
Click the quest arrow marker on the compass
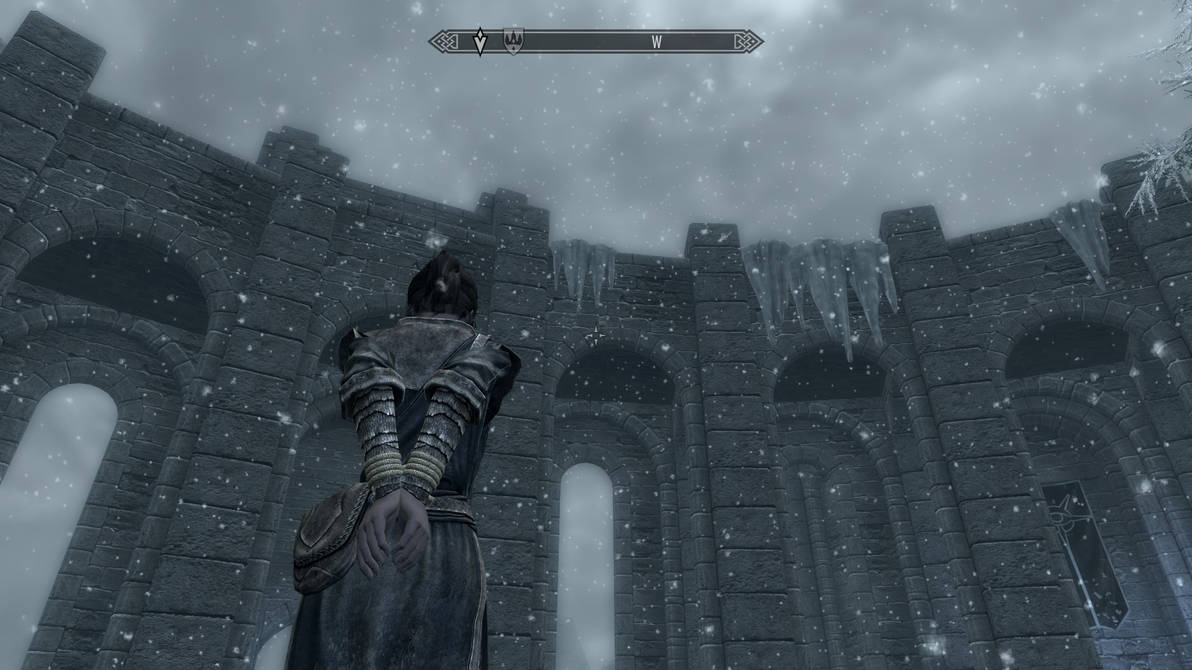(x=480, y=41)
